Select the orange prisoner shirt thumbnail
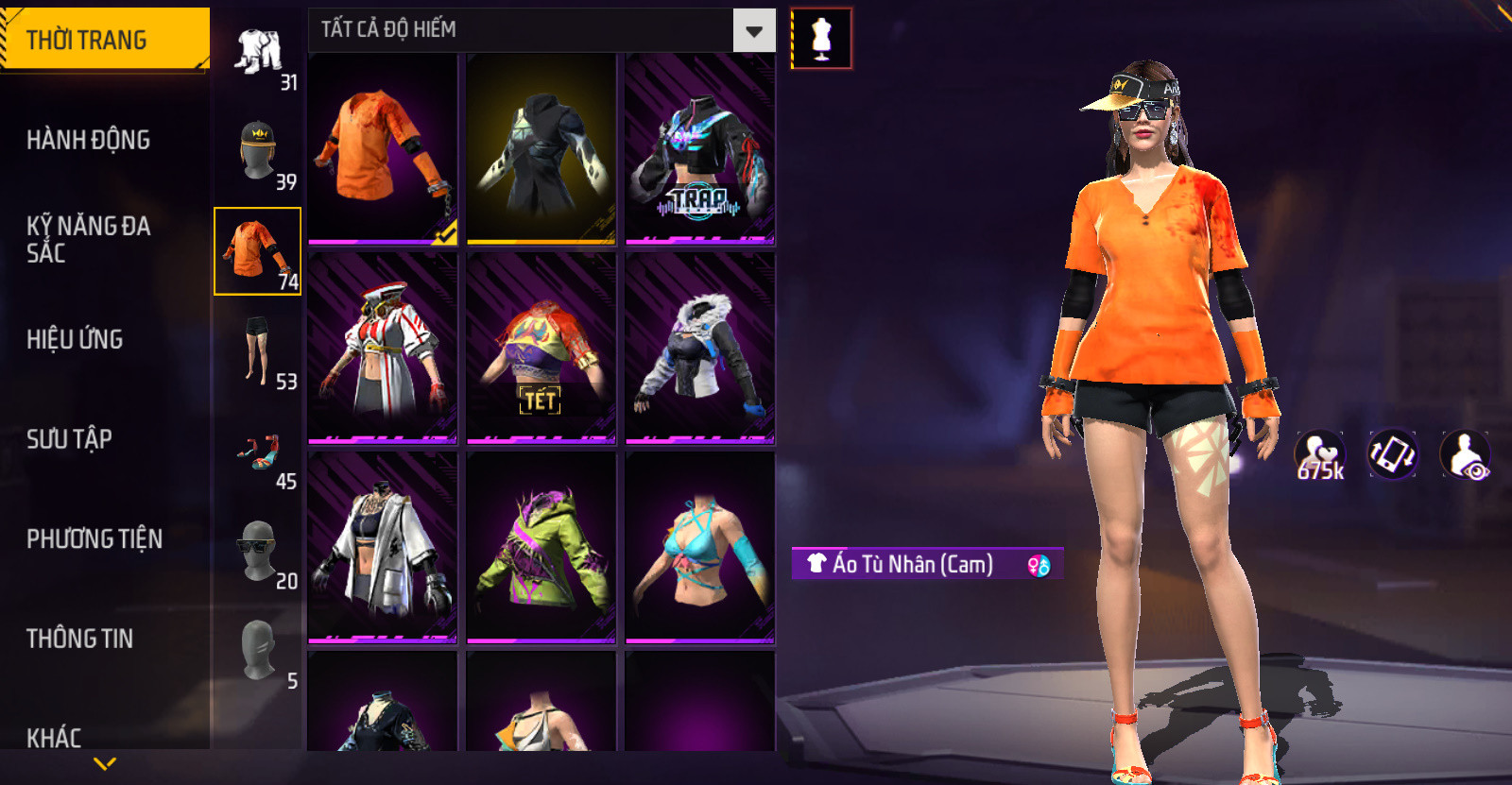 click(x=383, y=148)
